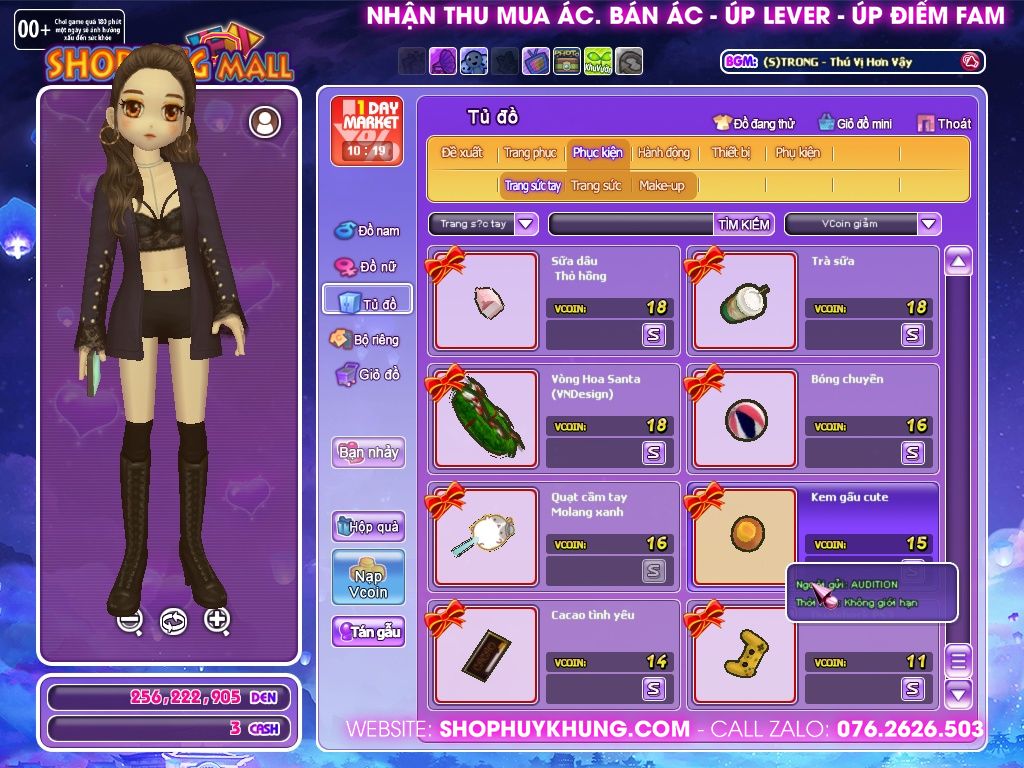Image resolution: width=1024 pixels, height=768 pixels.
Task: Show the Đồ nam section
Action: pos(367,231)
